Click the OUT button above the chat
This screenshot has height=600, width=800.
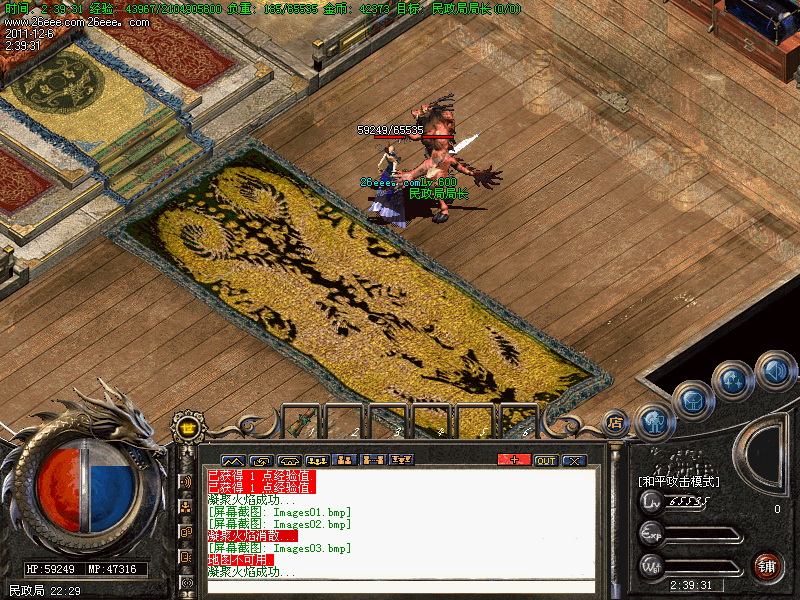(x=545, y=460)
